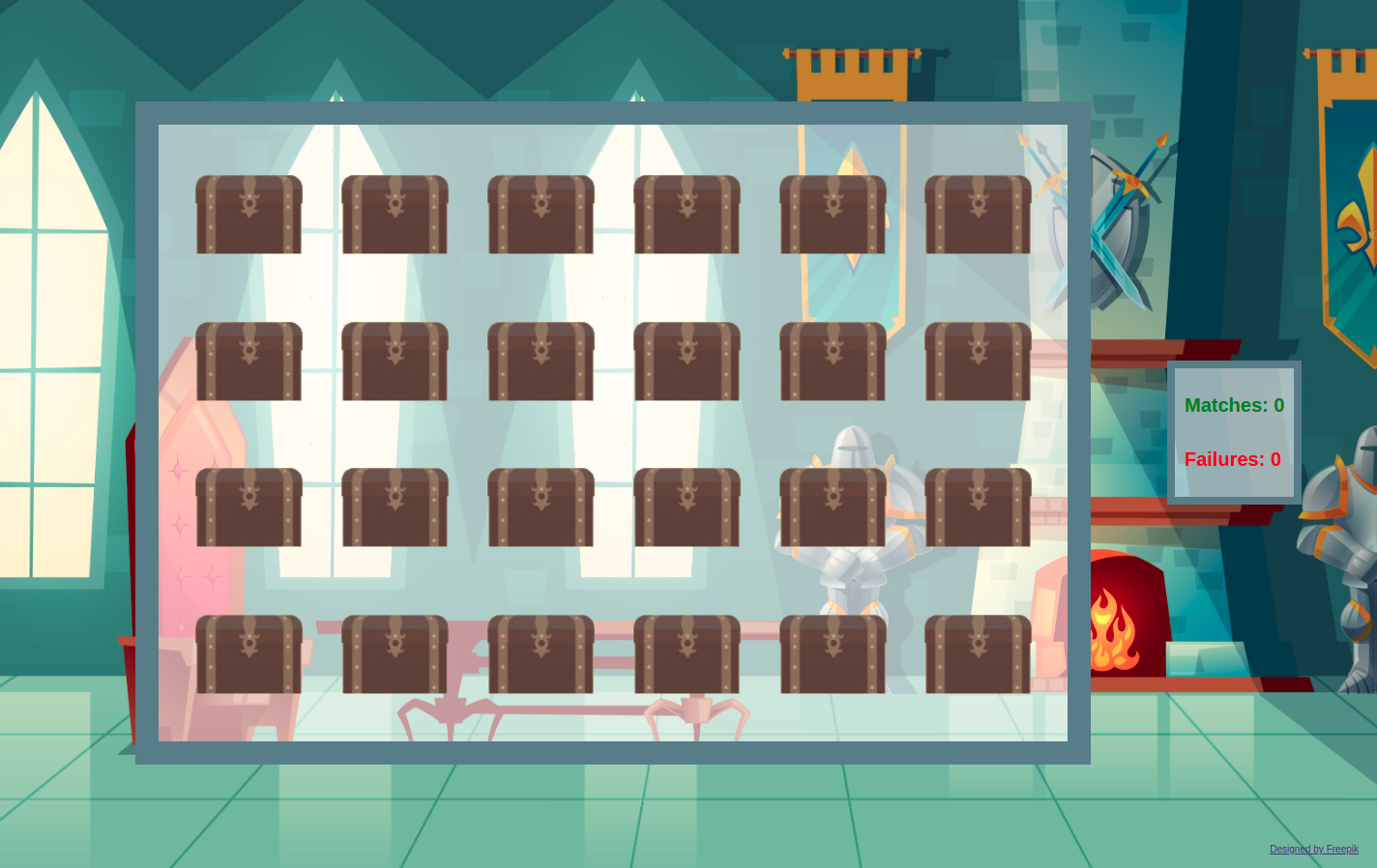The image size is (1377, 868).
Task: Open the Designed by Freepik link
Action: 1313,849
